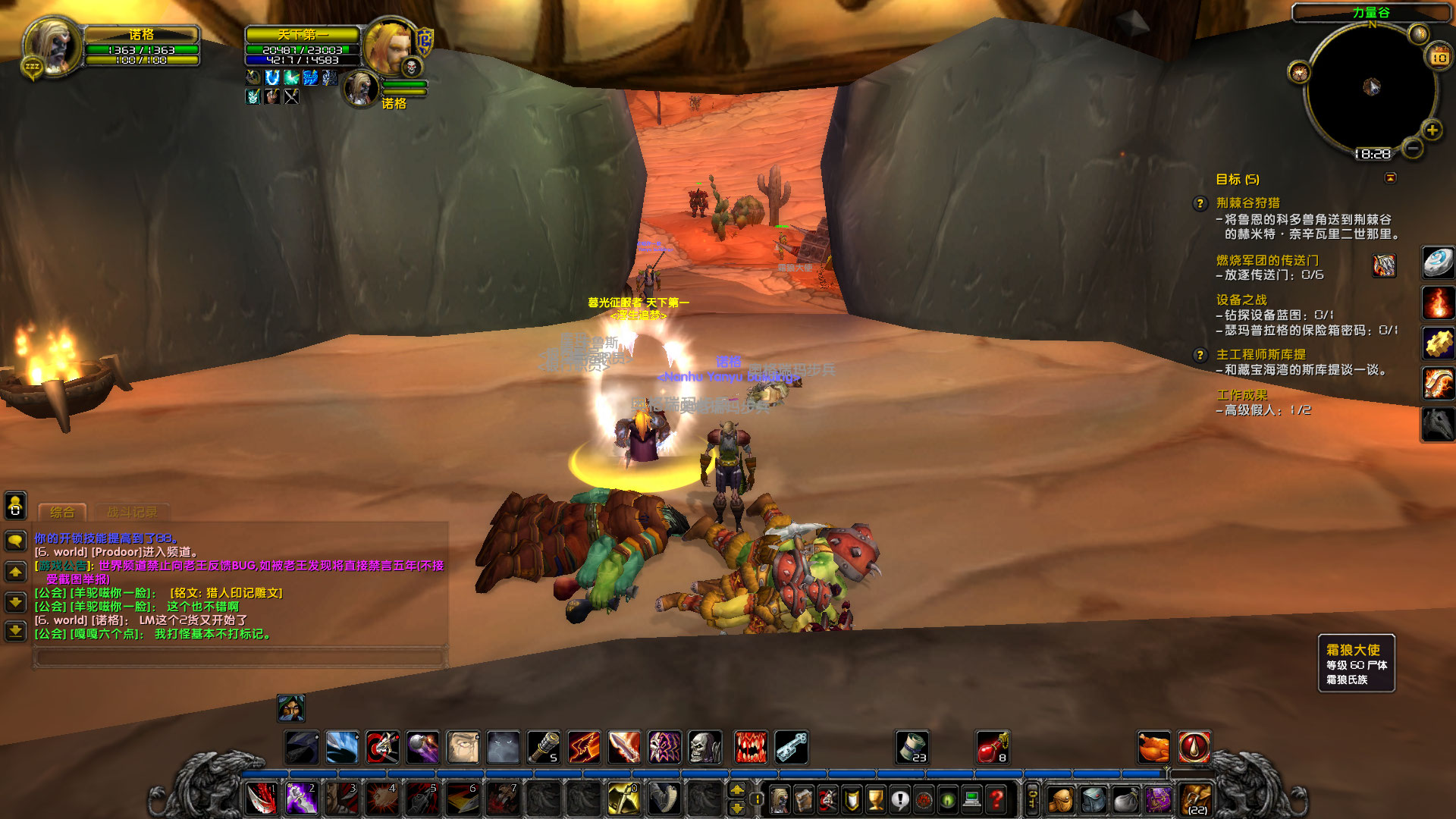Open the spellbook icon in the micro menu
1456x819 pixels.
804,800
